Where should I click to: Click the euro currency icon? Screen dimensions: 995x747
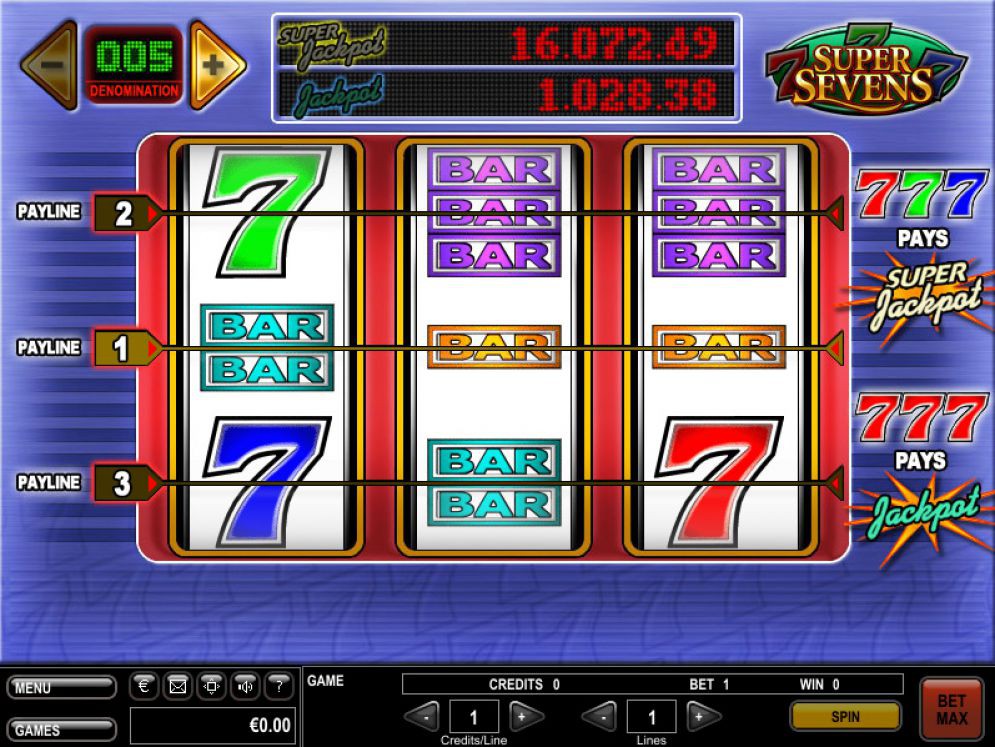144,686
